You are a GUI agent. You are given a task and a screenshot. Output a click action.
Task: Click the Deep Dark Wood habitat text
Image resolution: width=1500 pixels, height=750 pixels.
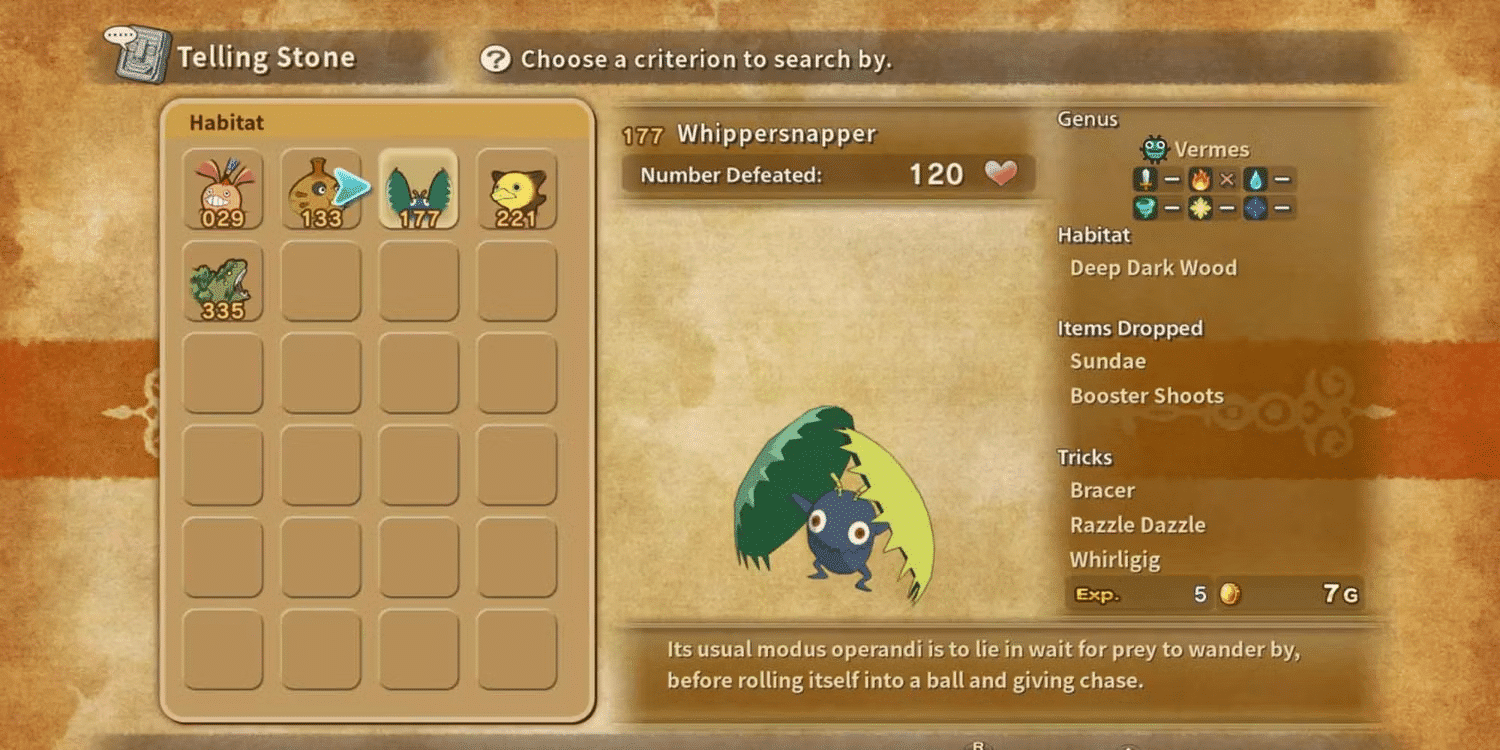[x=1152, y=268]
